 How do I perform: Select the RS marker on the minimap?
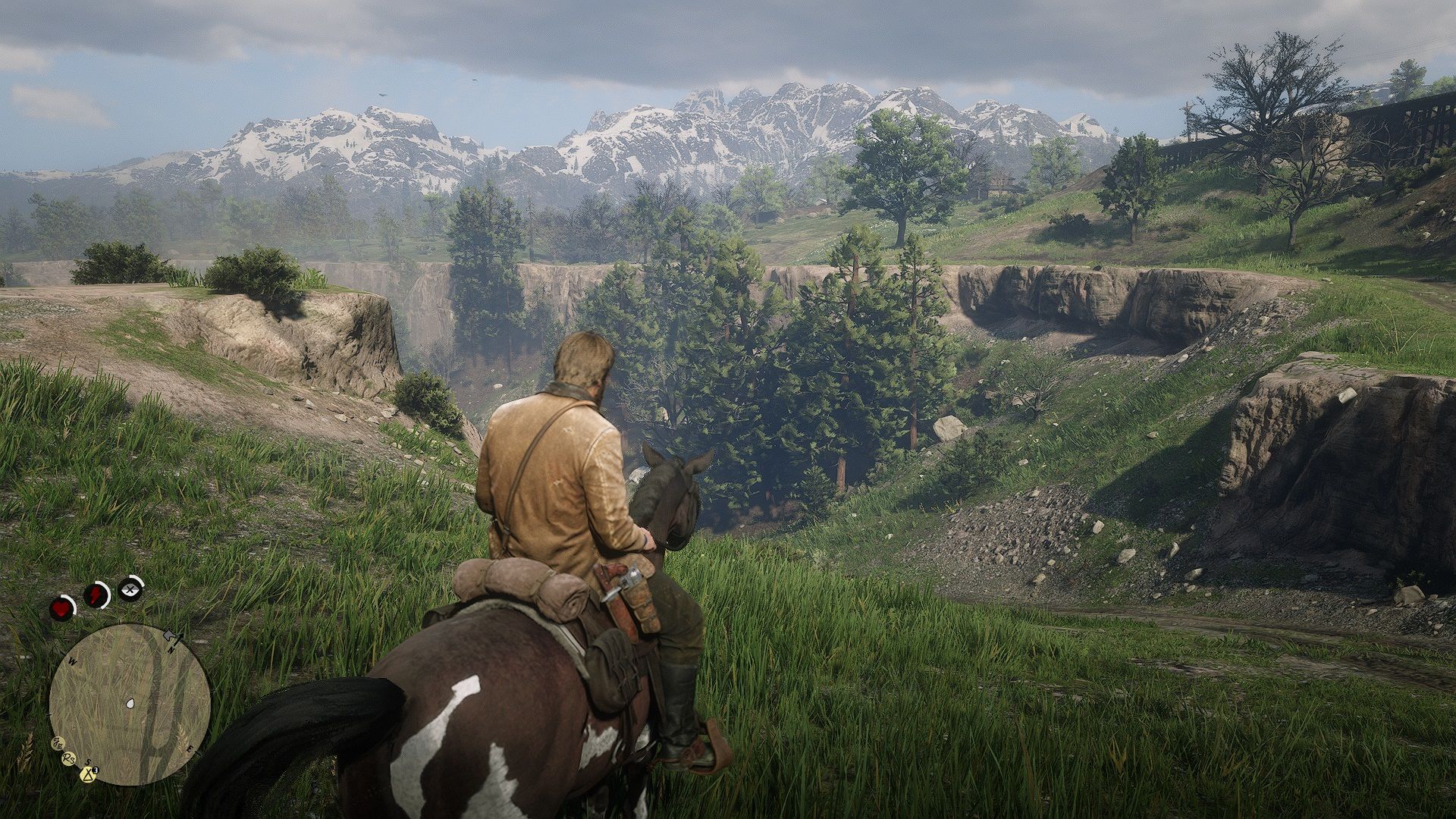[68, 758]
